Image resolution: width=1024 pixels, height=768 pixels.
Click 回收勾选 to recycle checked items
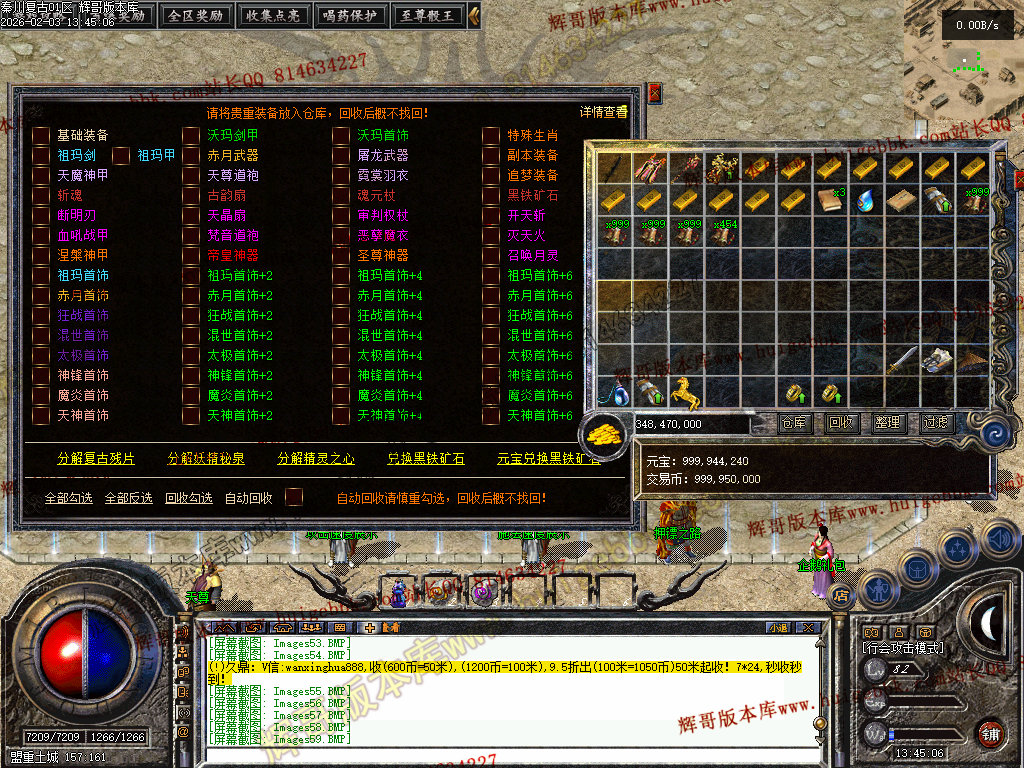[189, 498]
